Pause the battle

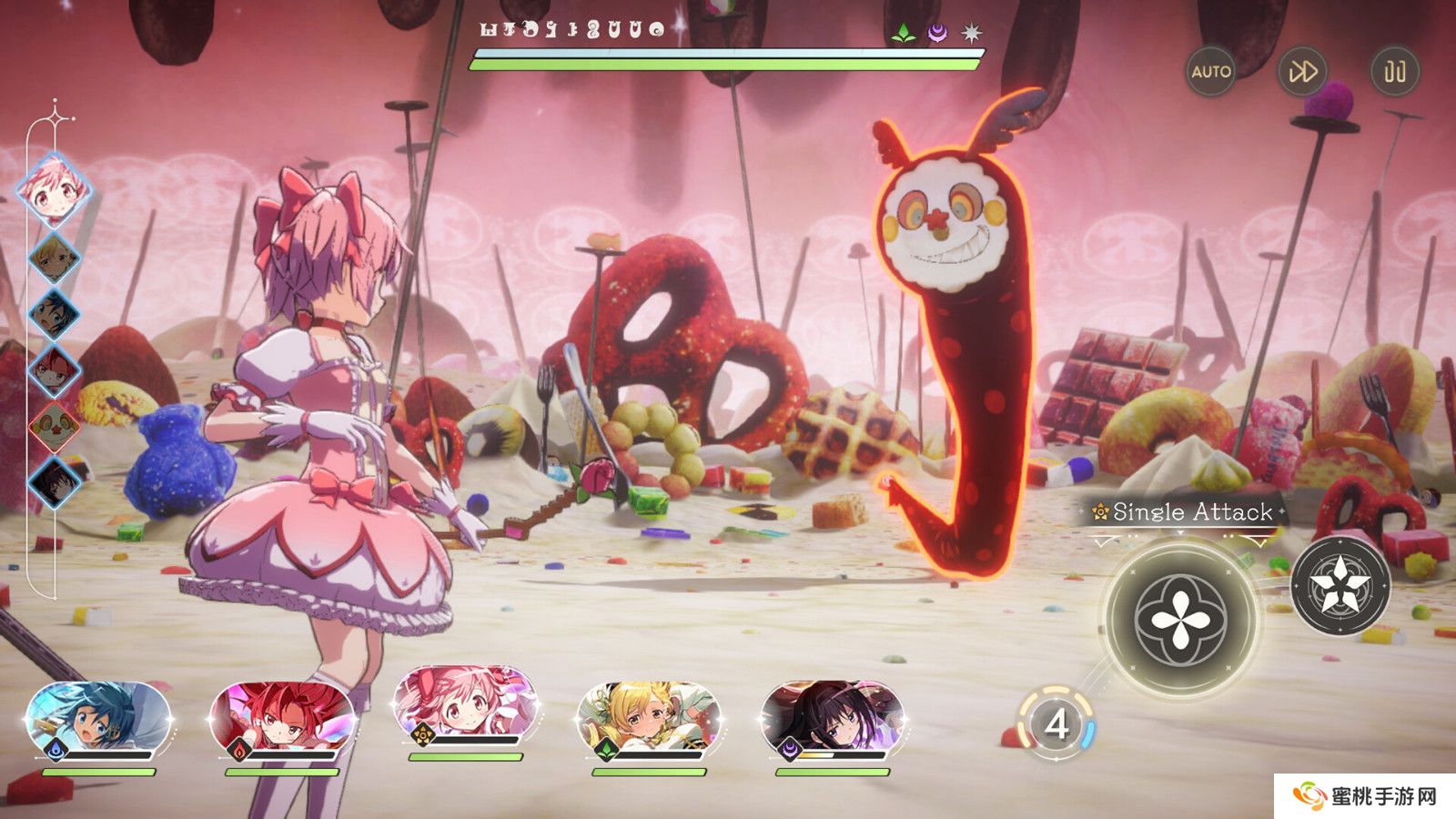[x=1395, y=71]
